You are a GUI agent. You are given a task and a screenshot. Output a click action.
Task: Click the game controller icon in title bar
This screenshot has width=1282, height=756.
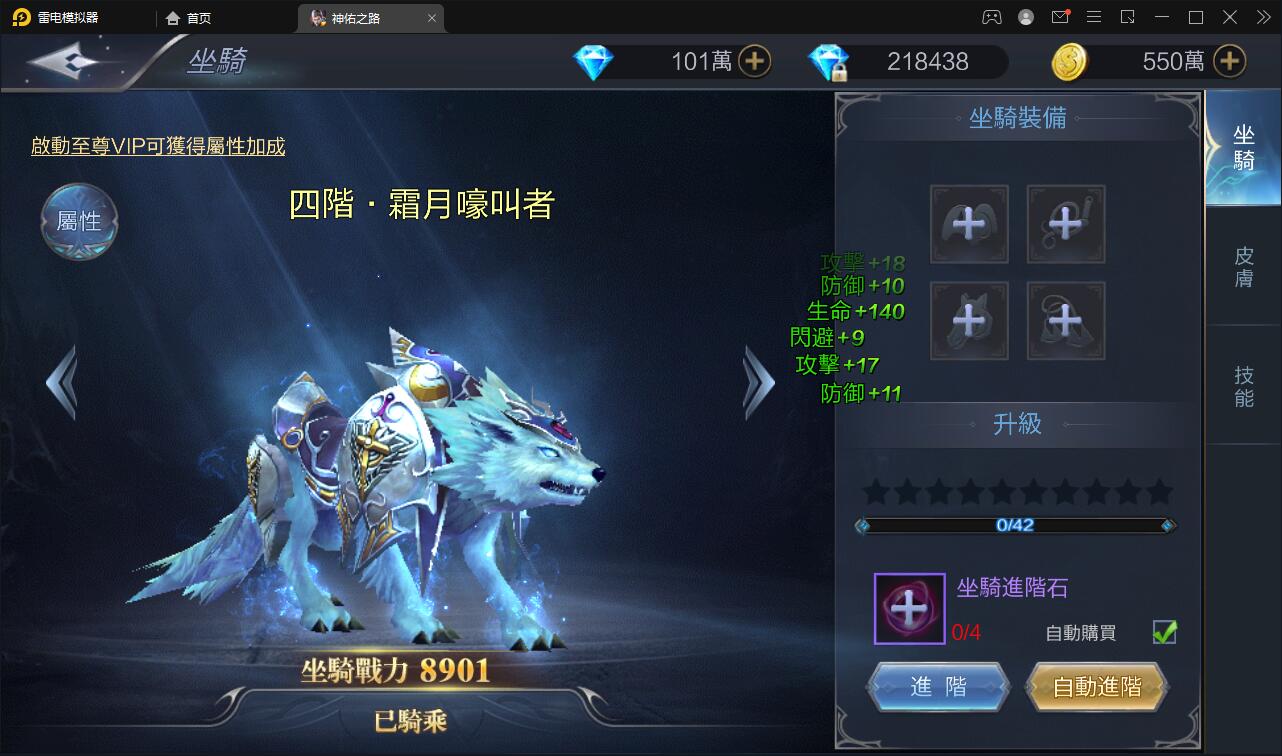click(x=991, y=17)
